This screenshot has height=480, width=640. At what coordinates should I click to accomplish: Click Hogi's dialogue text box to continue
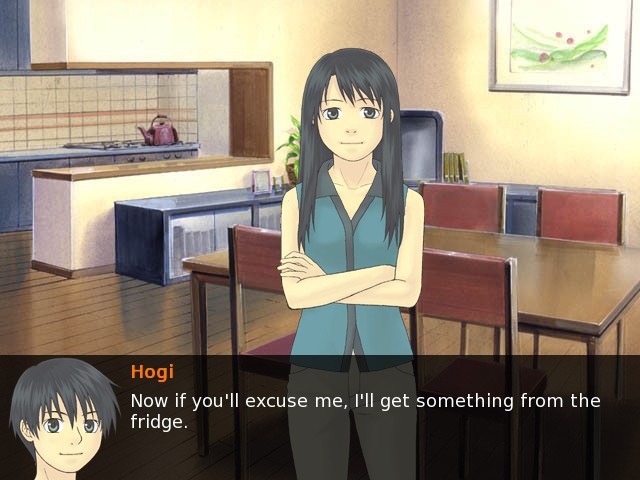tap(365, 412)
